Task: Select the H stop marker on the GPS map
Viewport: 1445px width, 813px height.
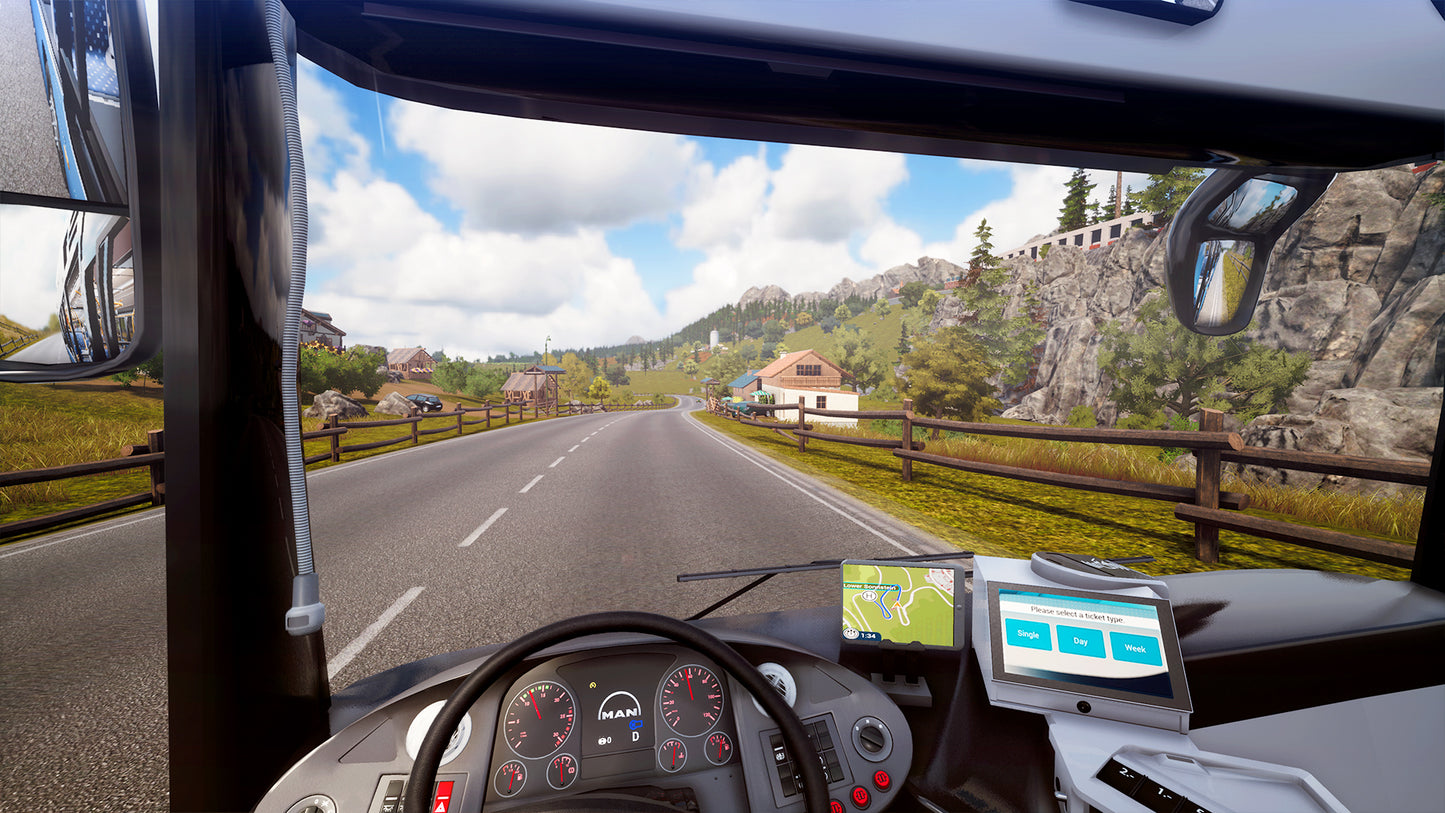Action: [x=868, y=597]
